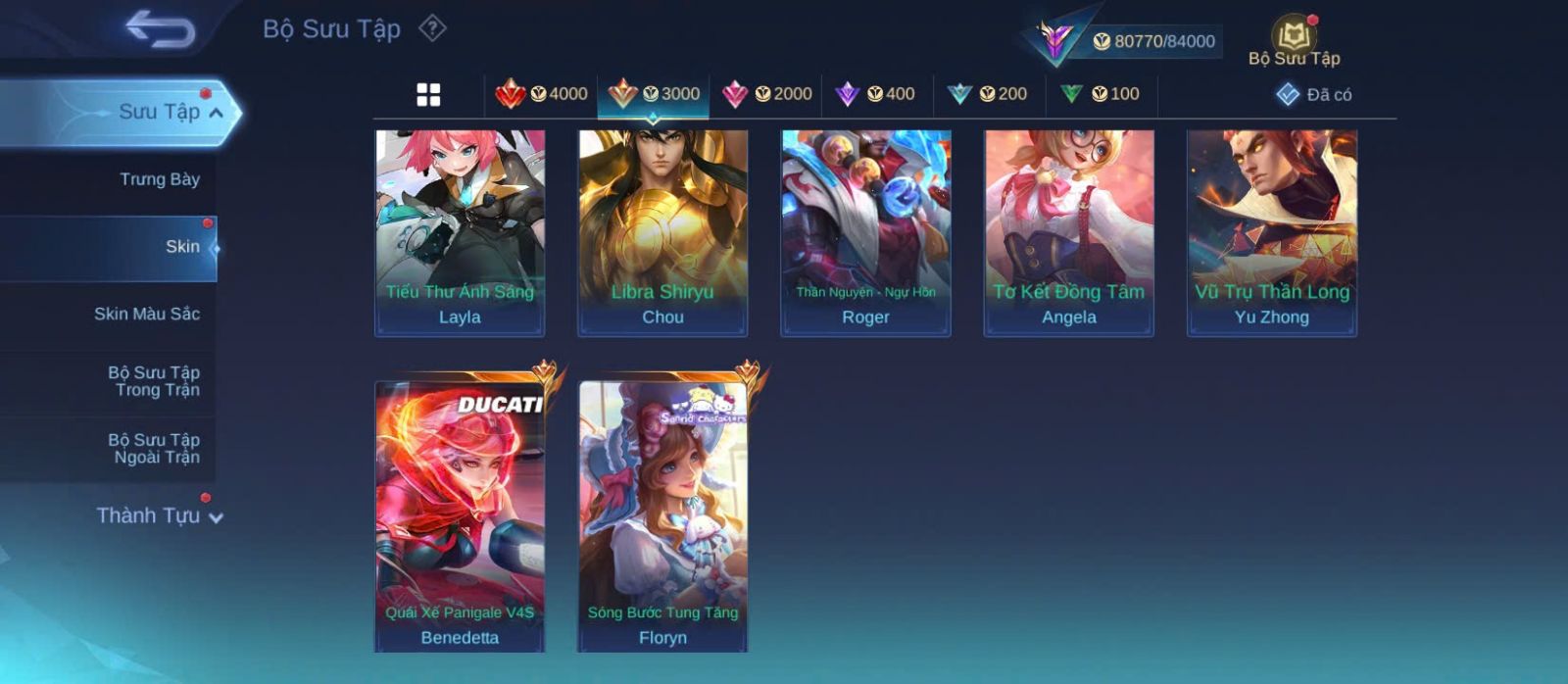Switch to the 400 points tier tab
Screen dimensions: 1568x684
point(875,94)
